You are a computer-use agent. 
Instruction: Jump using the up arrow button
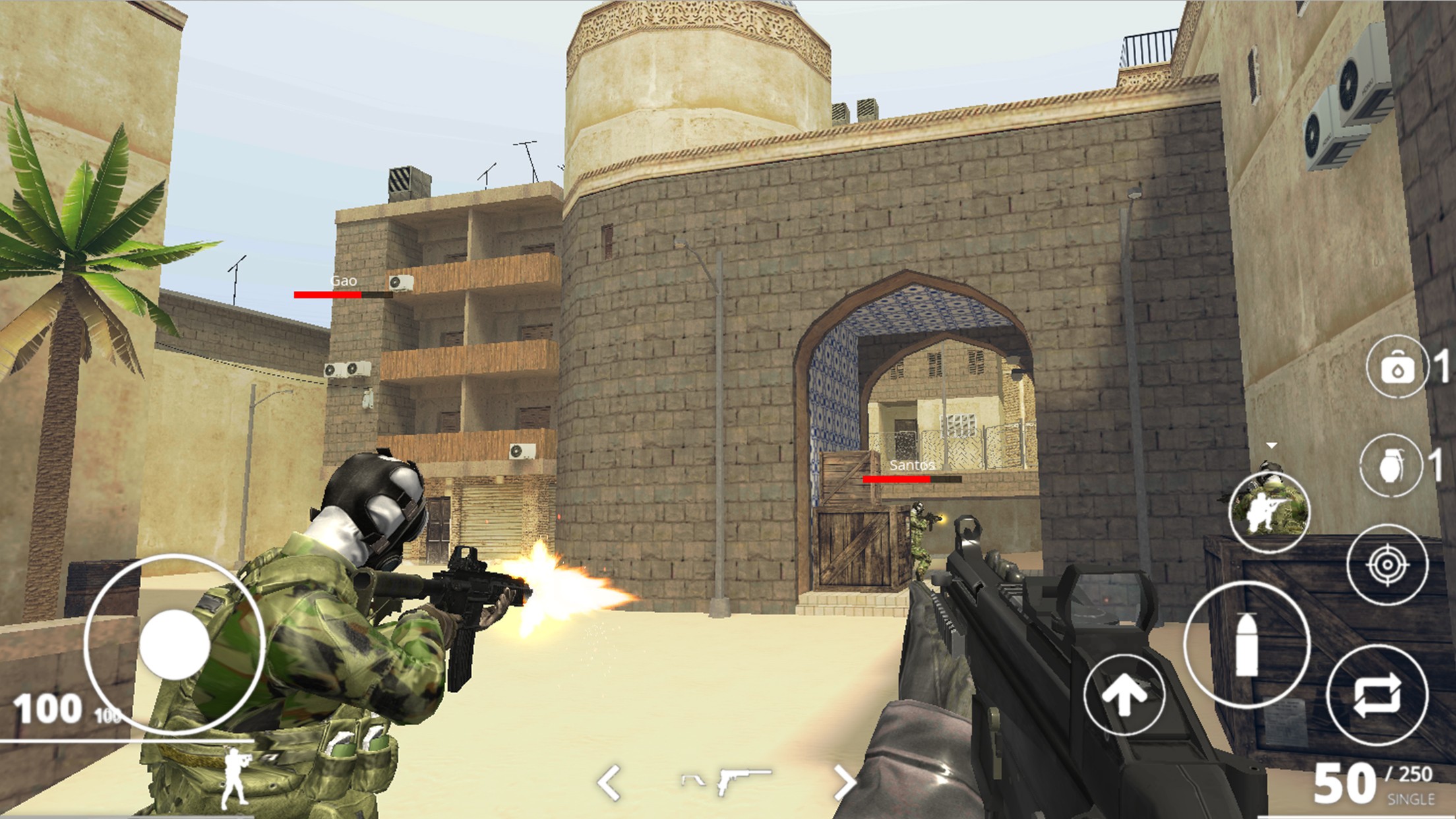pos(1124,694)
